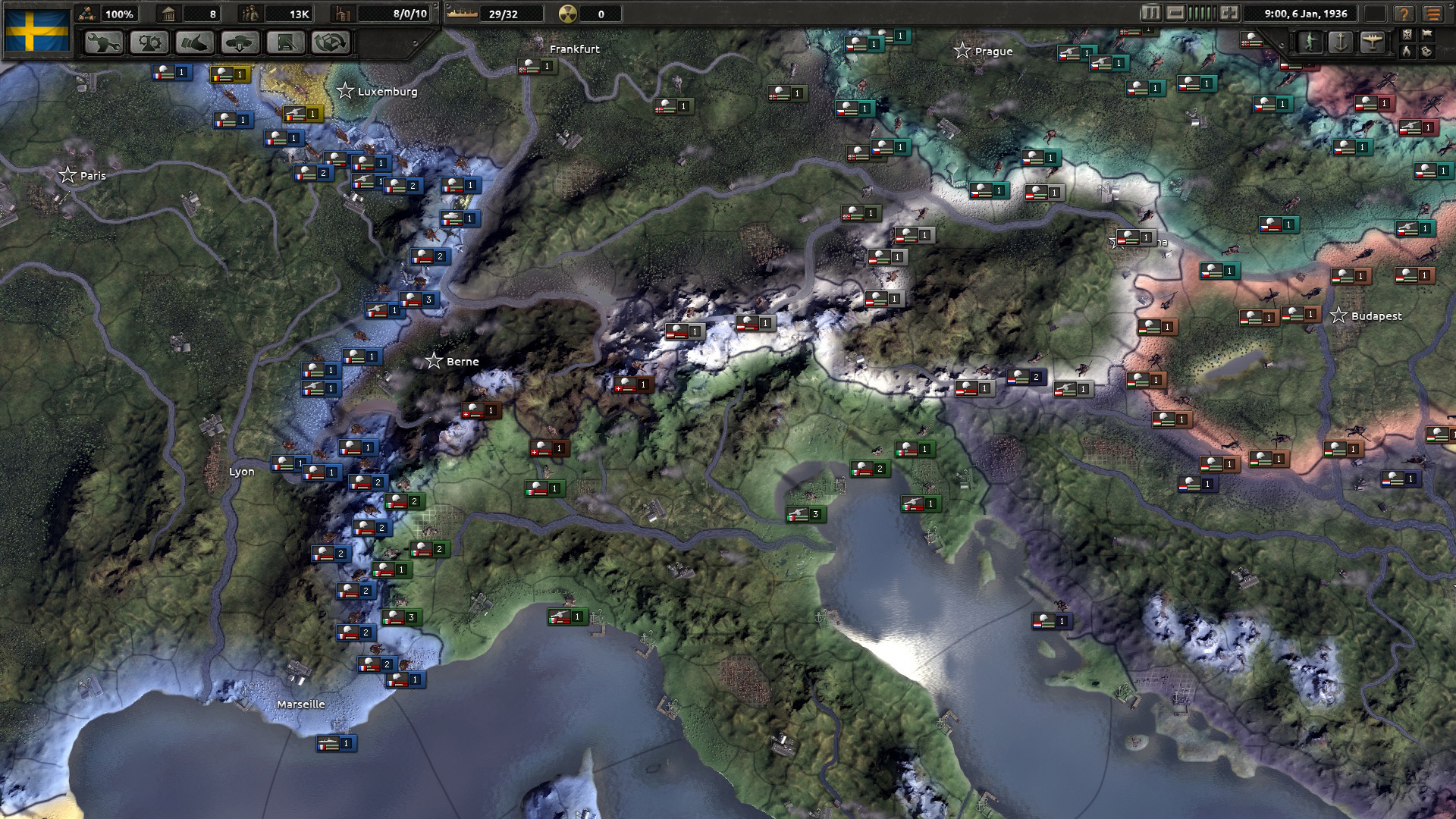Screen dimensions: 1456x819
Task: Open the Logistics tab with document icon
Action: tap(286, 42)
